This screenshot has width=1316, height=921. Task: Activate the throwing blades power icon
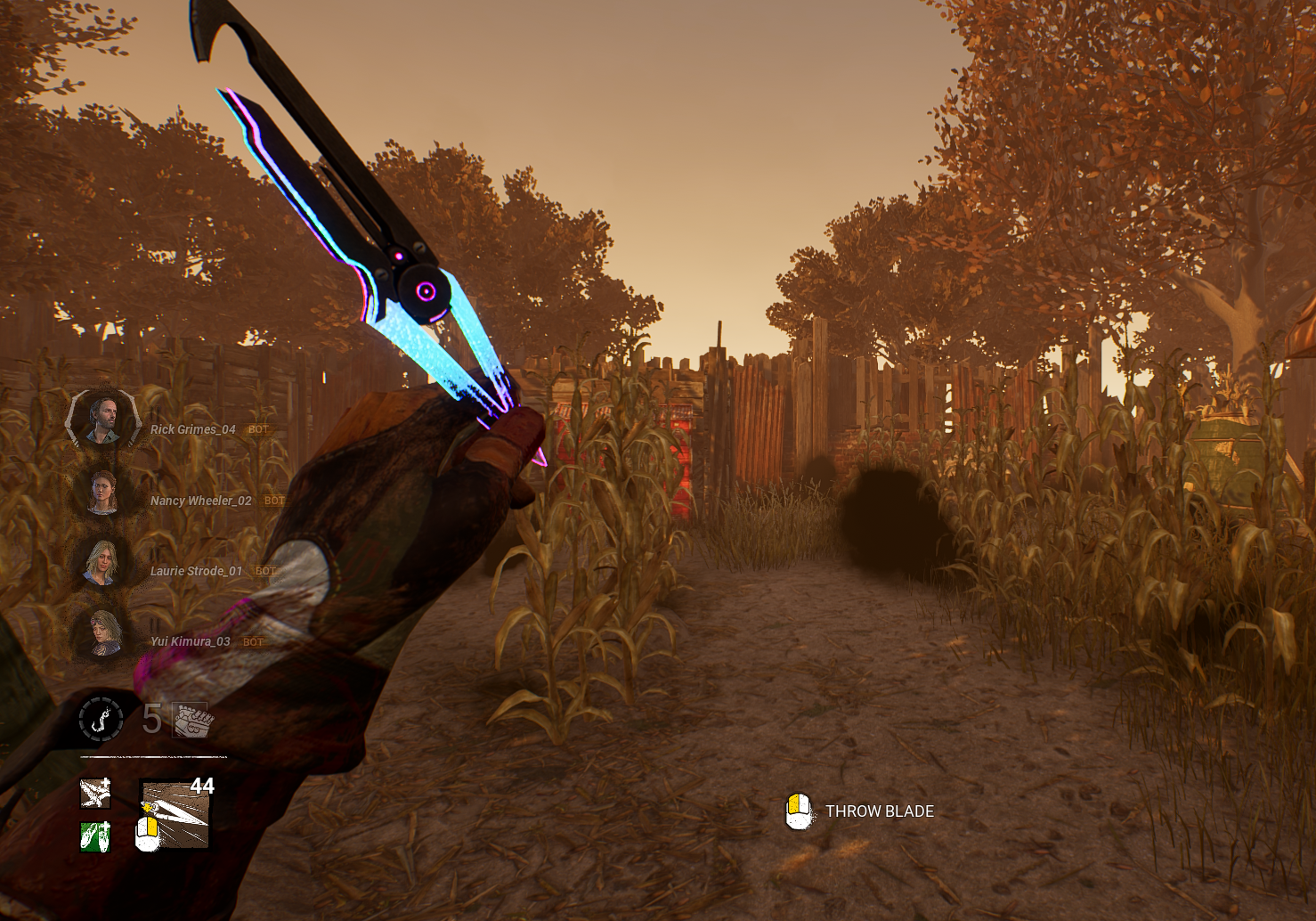coord(175,814)
